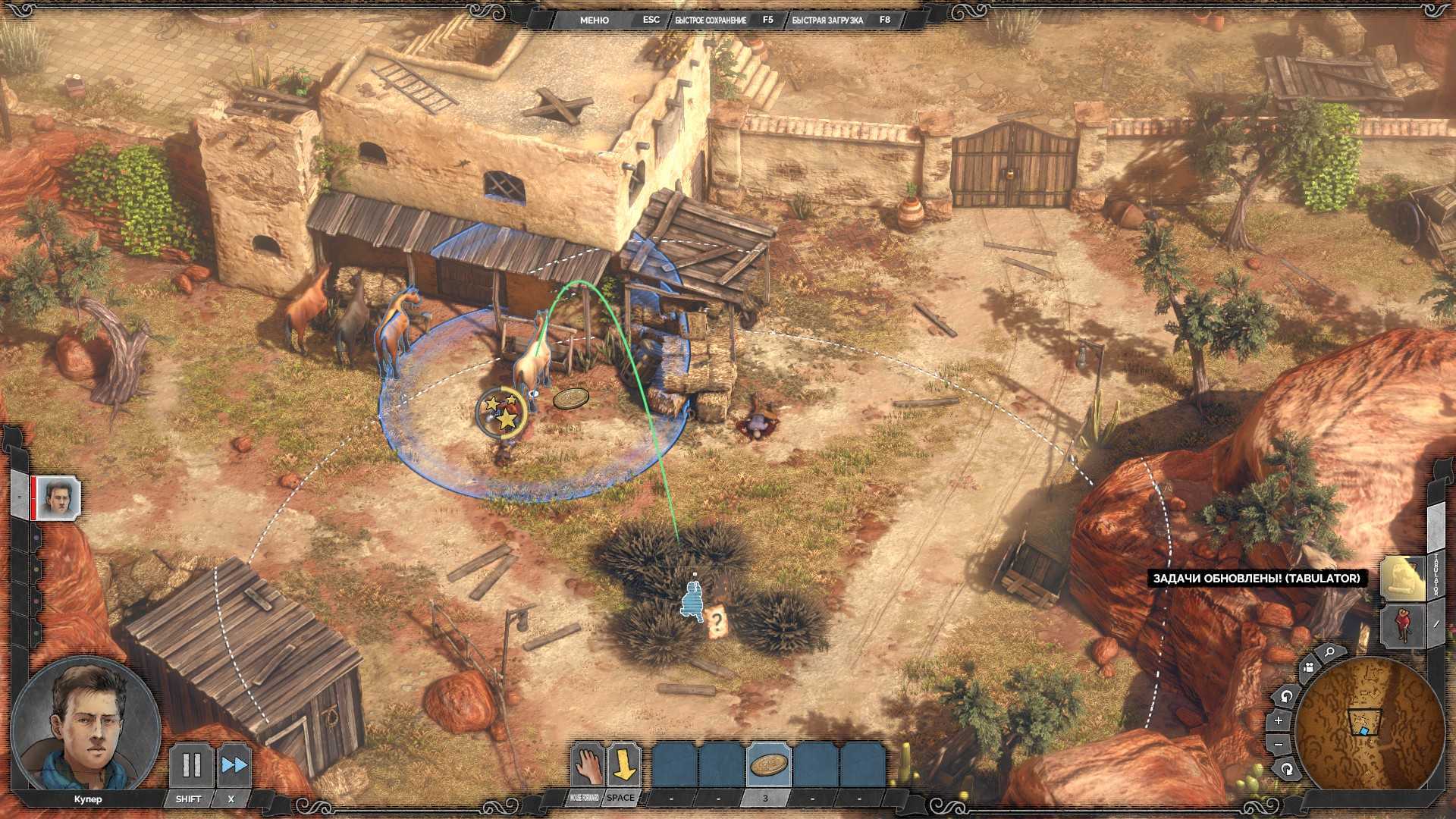Toggle the camera icon beside minimap
Screen dimensions: 1456x819
tap(1307, 668)
